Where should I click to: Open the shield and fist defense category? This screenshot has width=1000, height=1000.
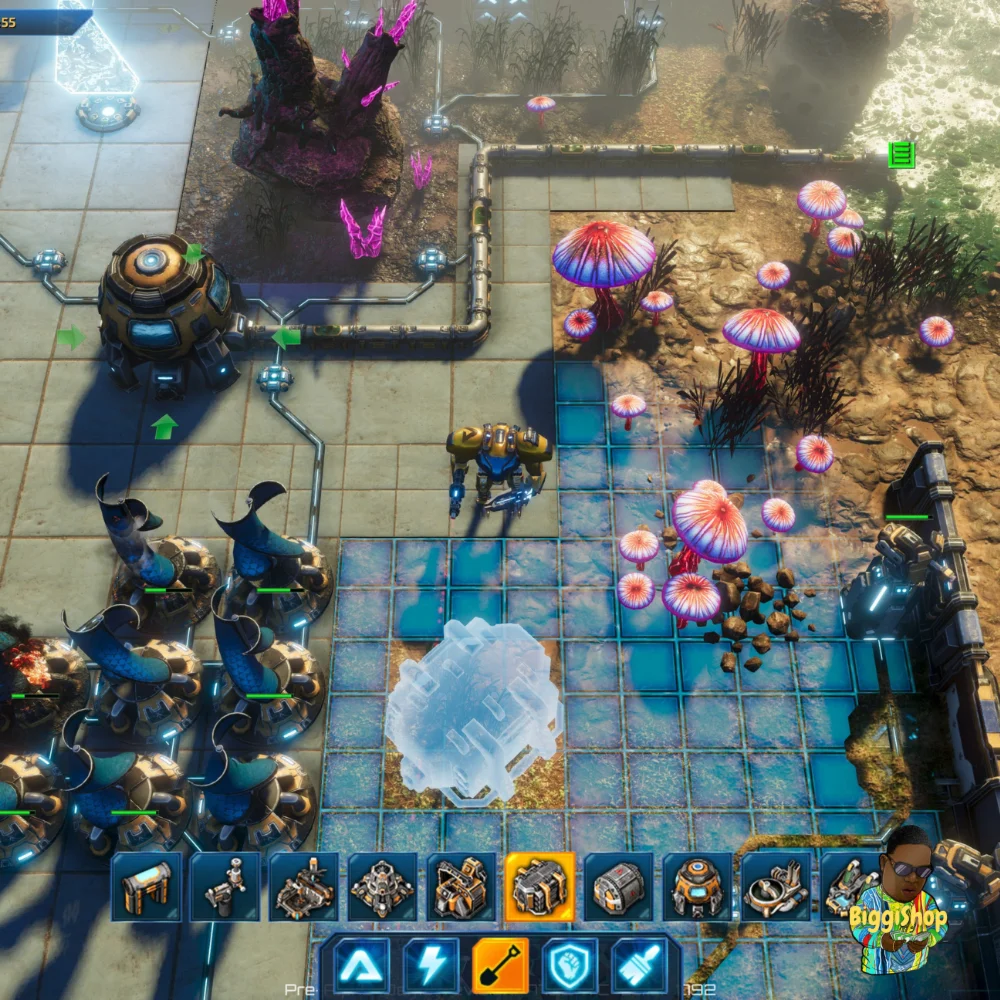570,965
